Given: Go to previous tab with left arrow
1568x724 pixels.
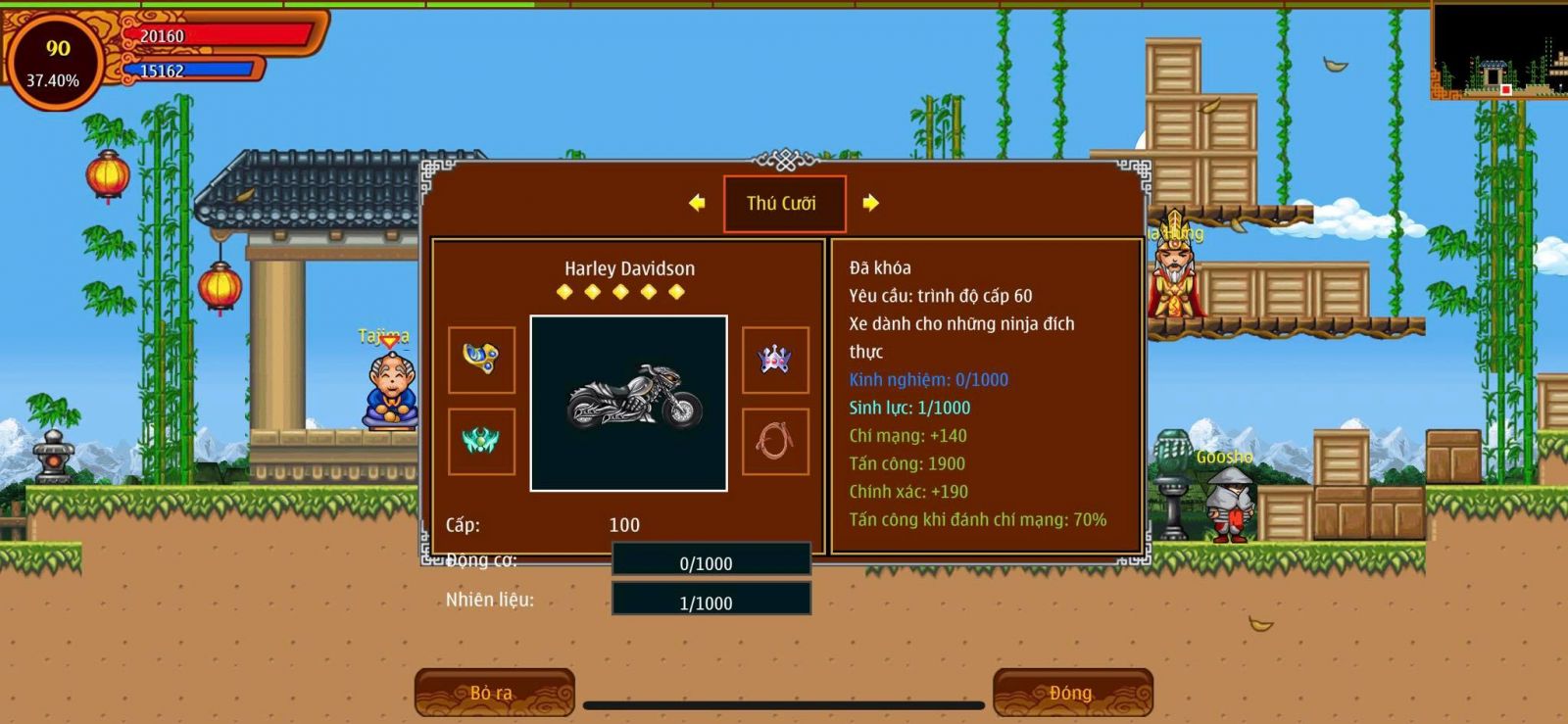Looking at the screenshot, I should pos(697,203).
